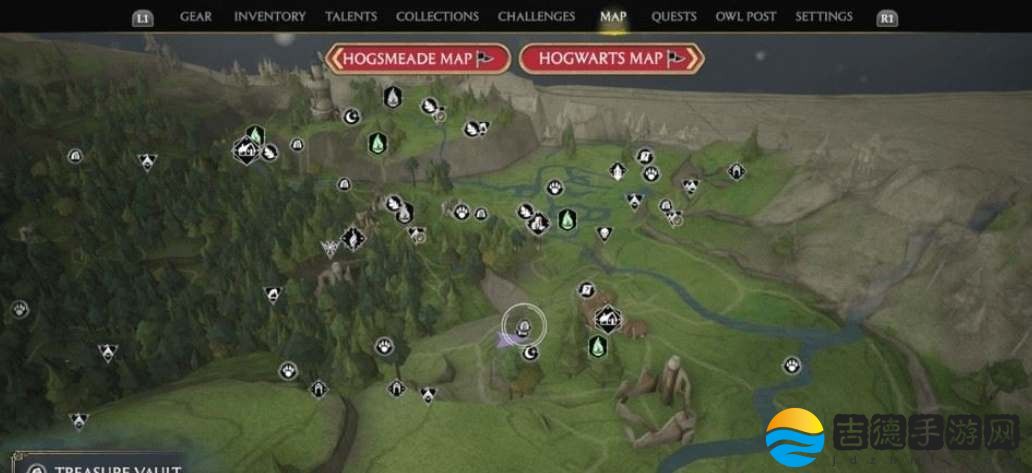The image size is (1032, 473).
Task: Switch to the Hogwarts Map
Action: click(612, 59)
